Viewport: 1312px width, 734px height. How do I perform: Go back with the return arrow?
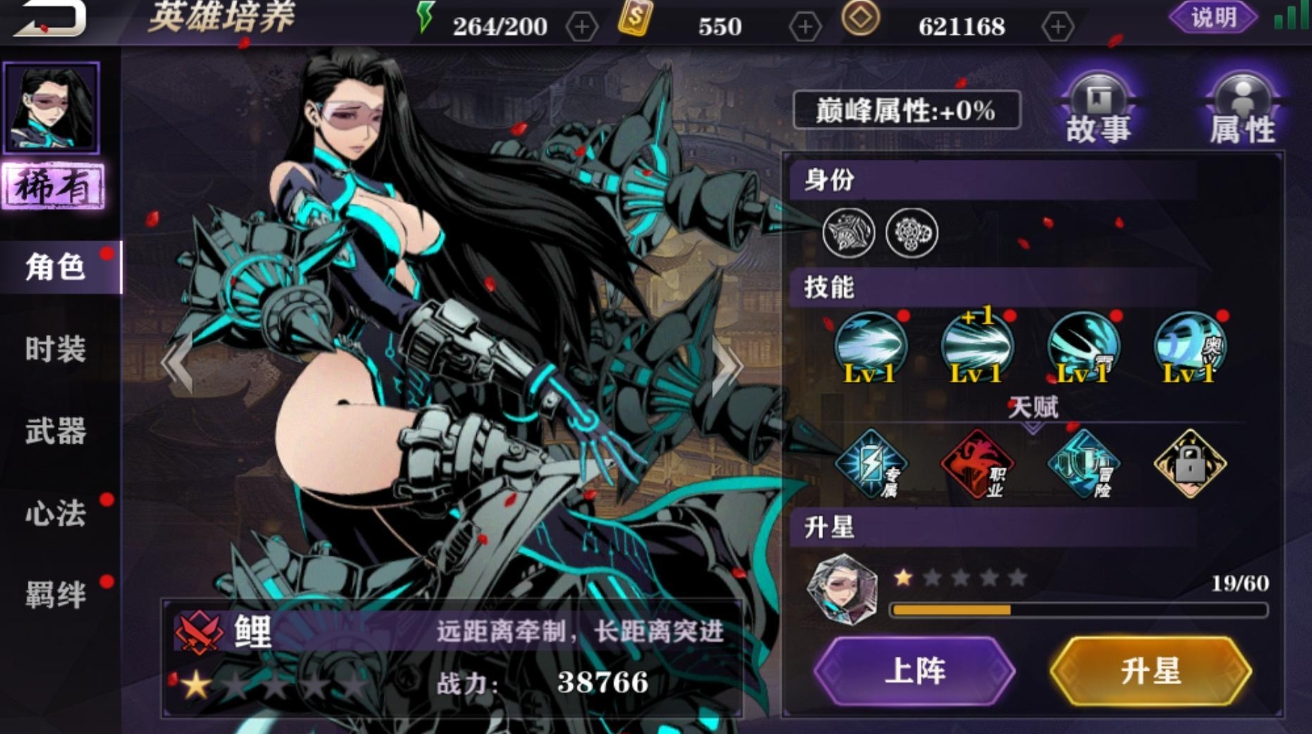48,18
